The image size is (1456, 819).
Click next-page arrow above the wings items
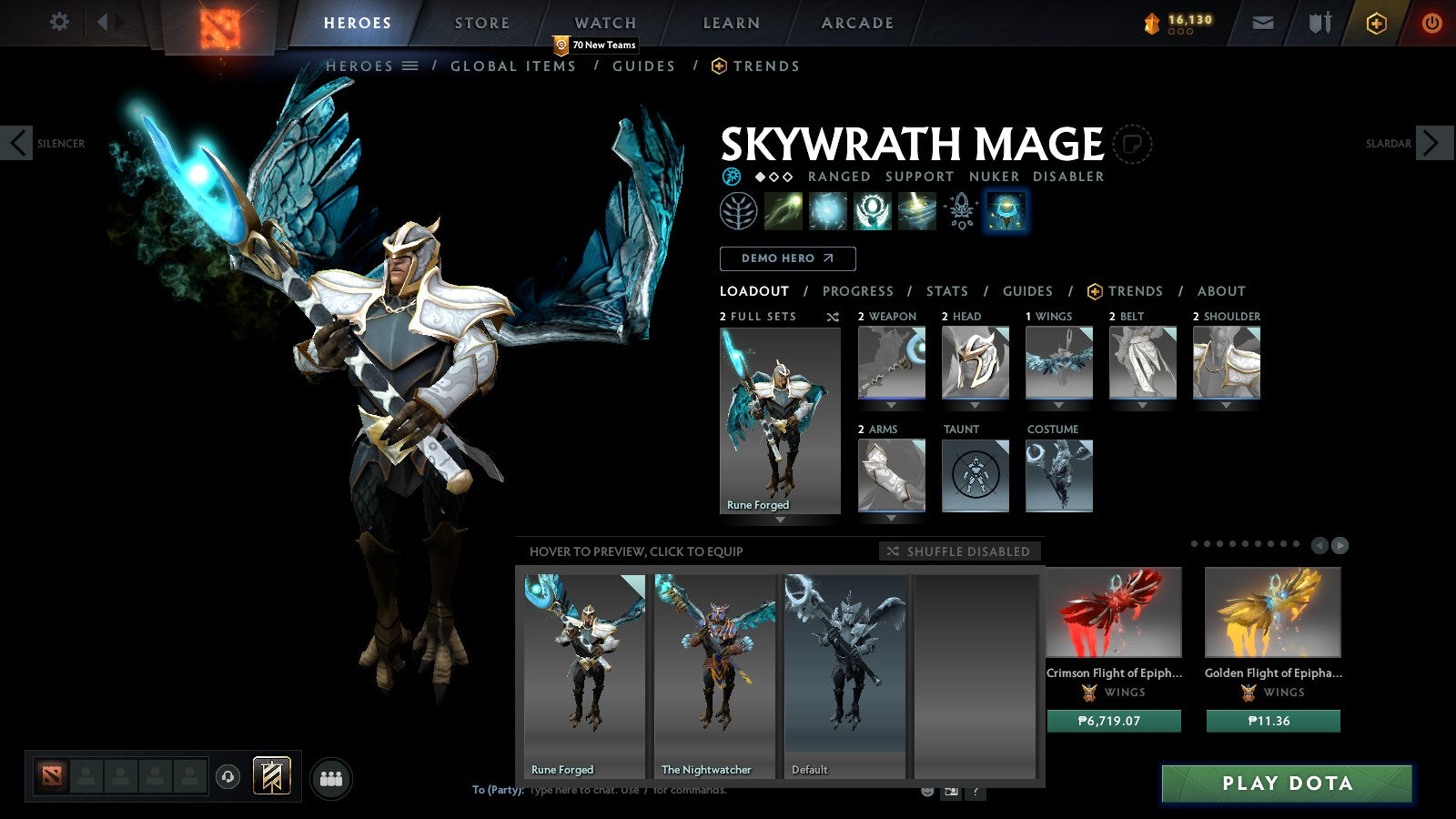point(1340,546)
